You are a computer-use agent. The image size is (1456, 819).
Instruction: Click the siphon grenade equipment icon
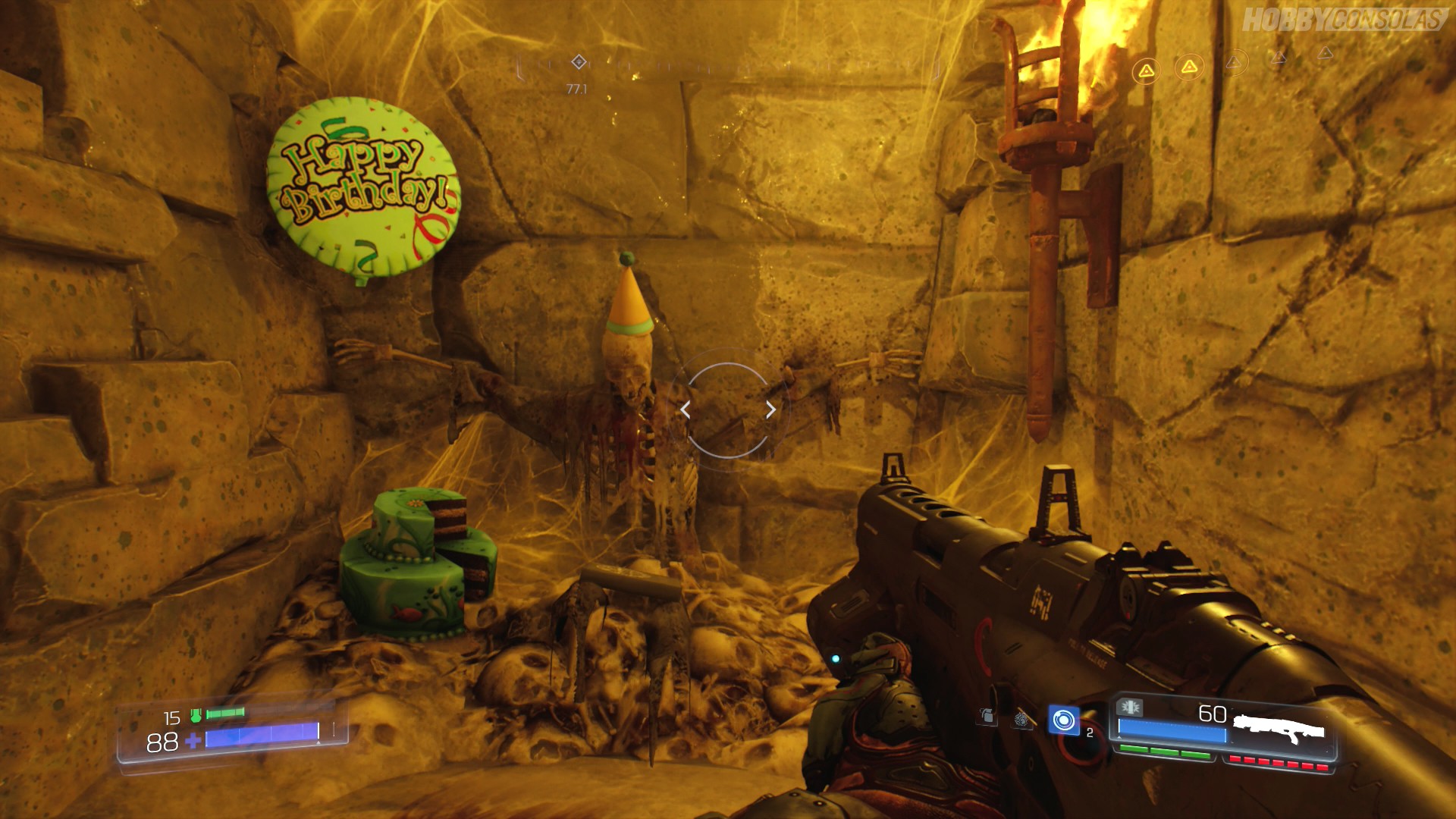tap(1020, 720)
